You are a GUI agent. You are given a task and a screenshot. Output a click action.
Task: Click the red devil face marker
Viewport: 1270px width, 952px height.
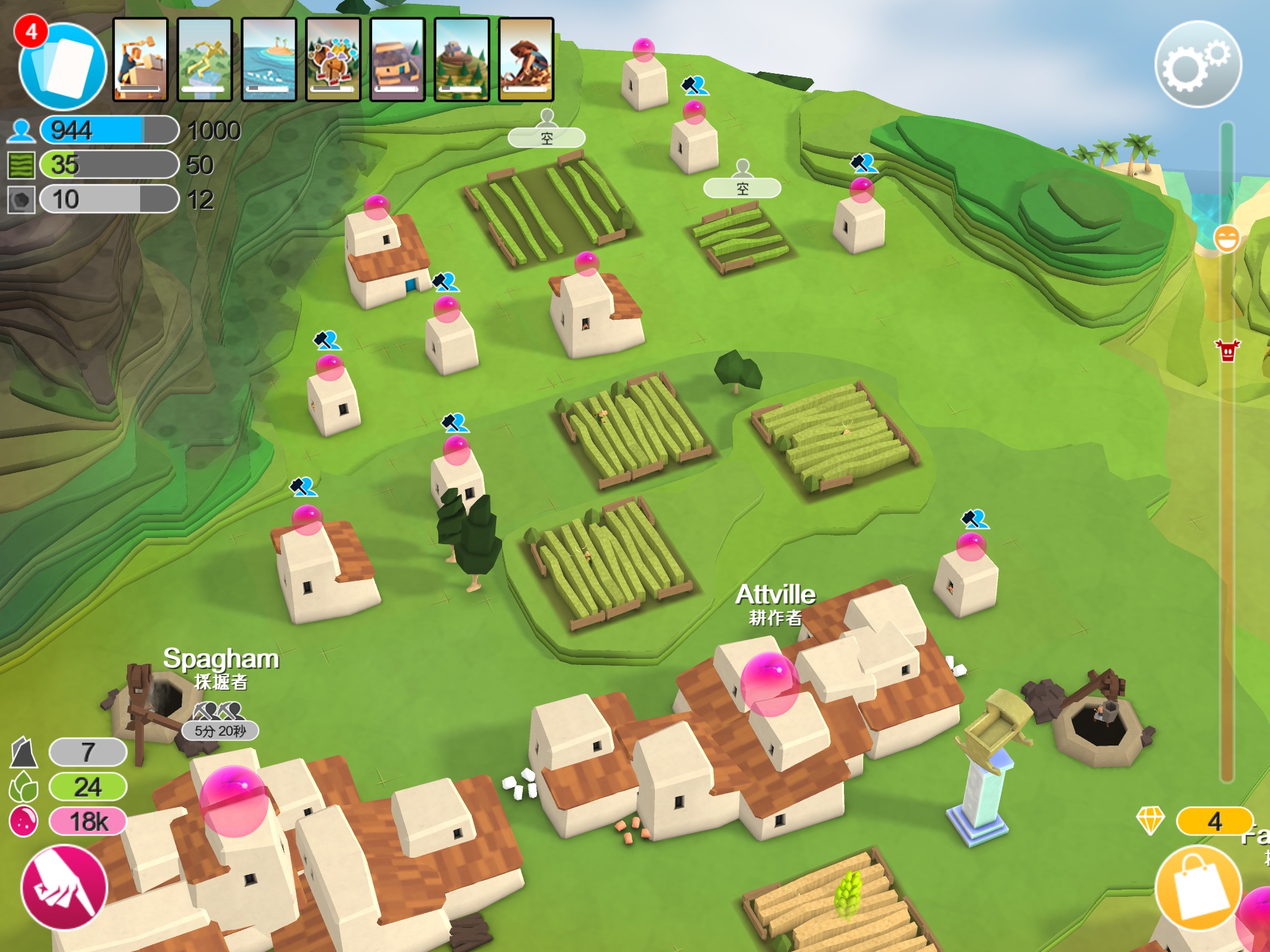[1227, 350]
